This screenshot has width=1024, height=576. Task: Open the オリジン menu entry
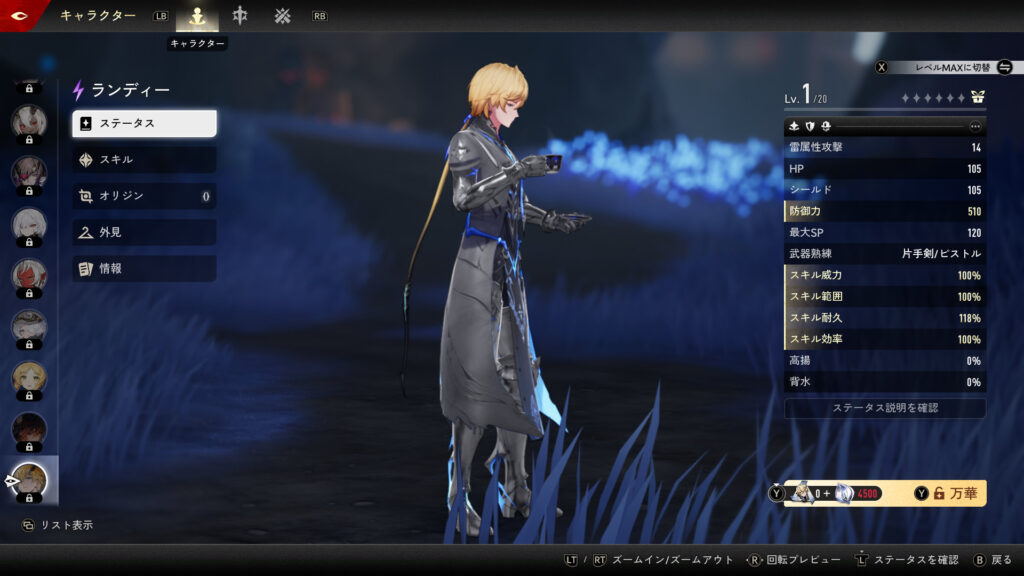144,196
